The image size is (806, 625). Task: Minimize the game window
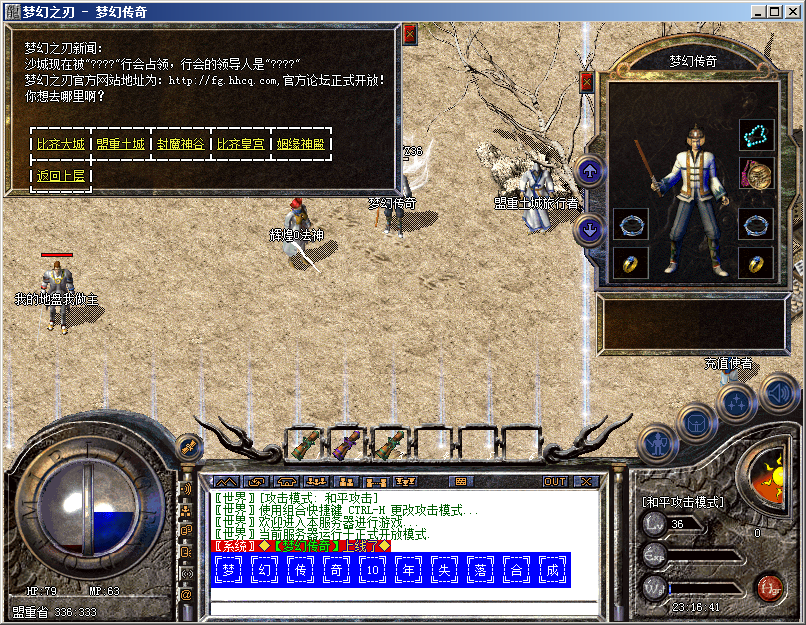point(759,11)
